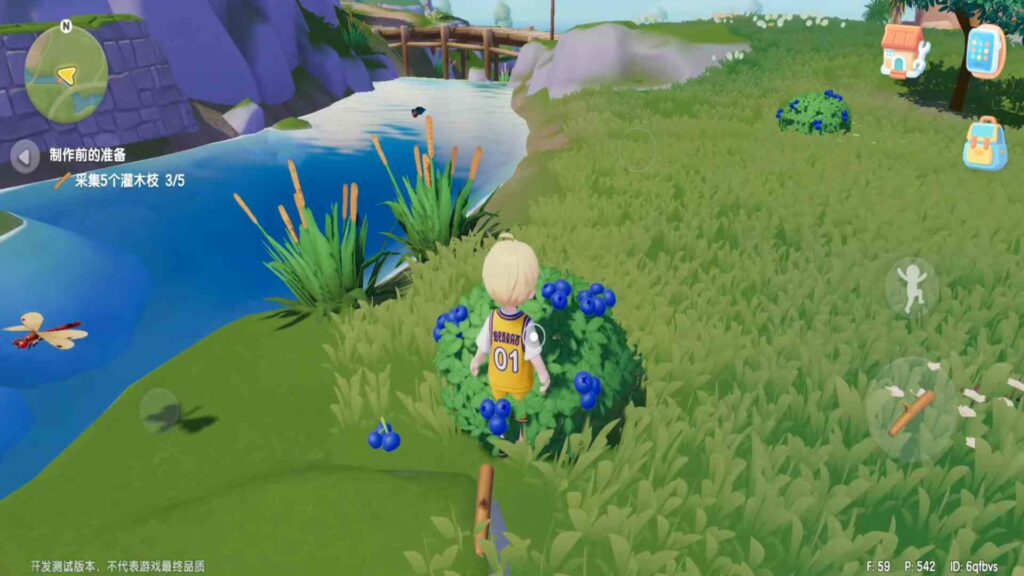The height and width of the screenshot is (576, 1024).
Task: Open the backpack inventory
Action: [x=985, y=143]
